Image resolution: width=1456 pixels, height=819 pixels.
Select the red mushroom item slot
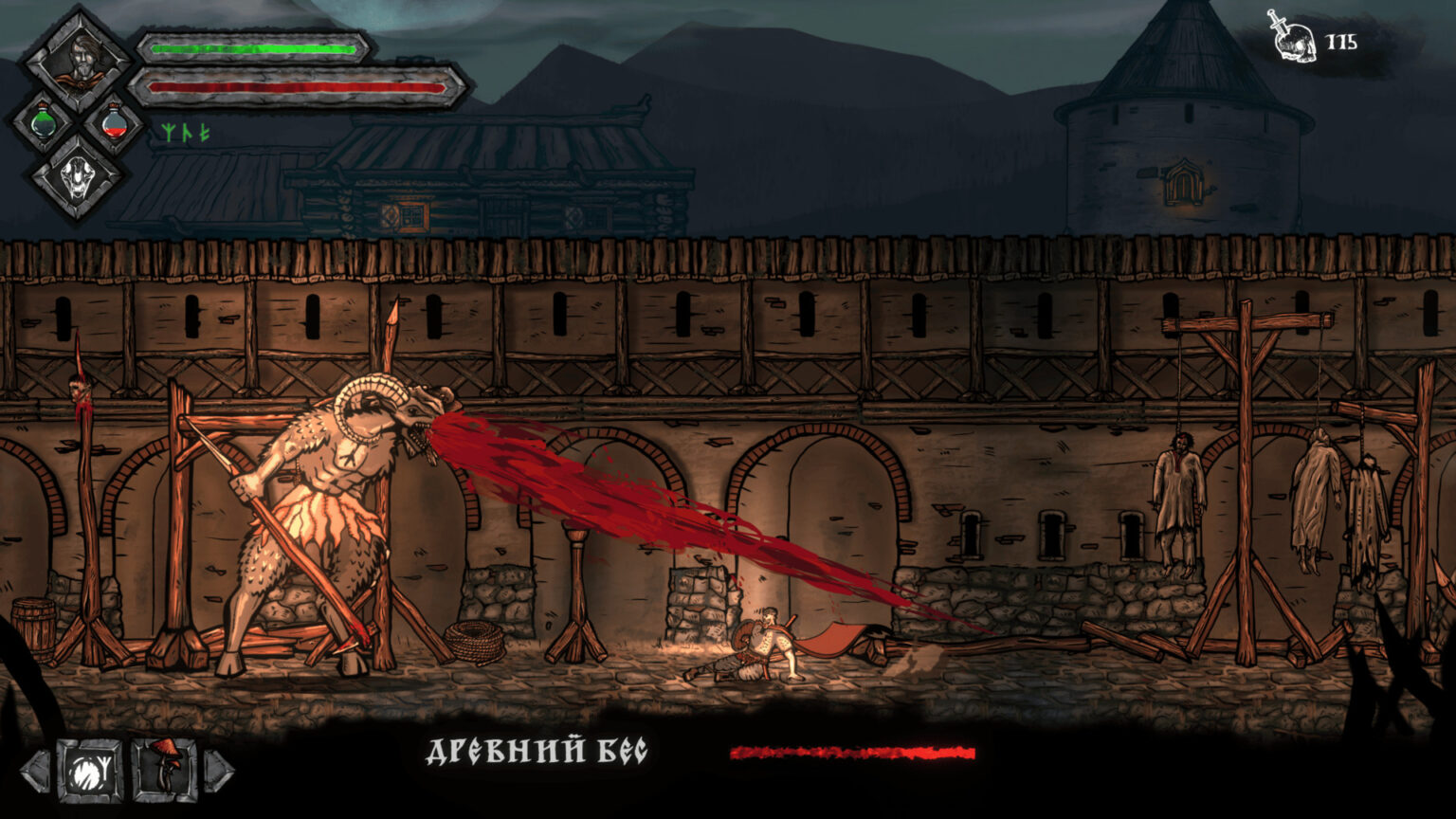click(x=165, y=770)
